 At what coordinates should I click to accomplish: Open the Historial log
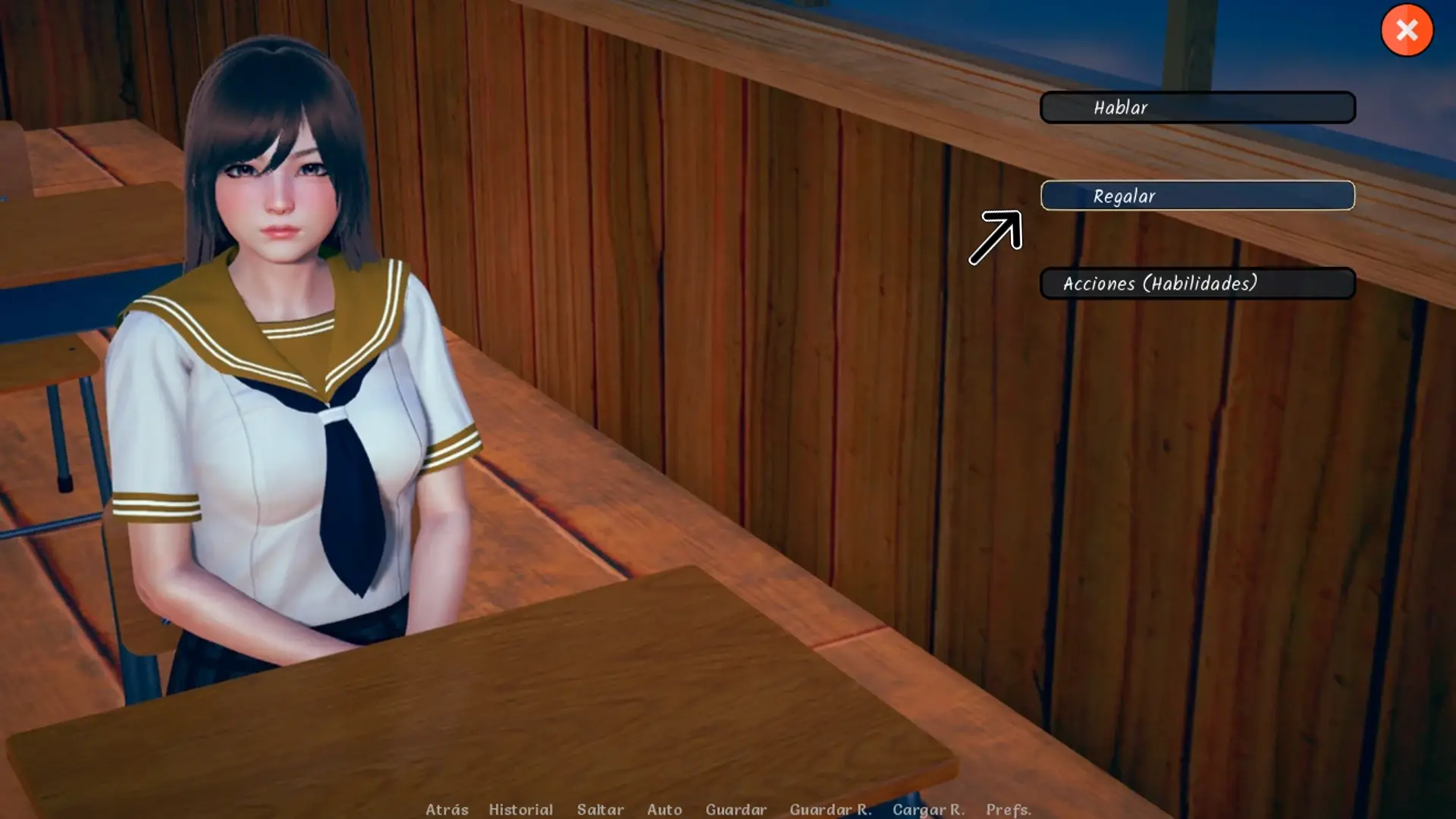pos(520,809)
